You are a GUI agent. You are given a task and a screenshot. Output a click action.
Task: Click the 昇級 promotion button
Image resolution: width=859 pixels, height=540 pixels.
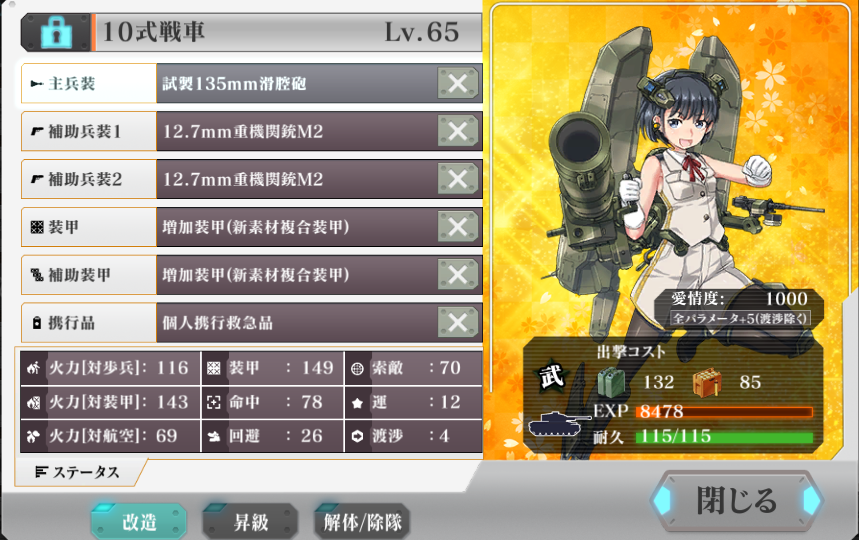pos(250,522)
